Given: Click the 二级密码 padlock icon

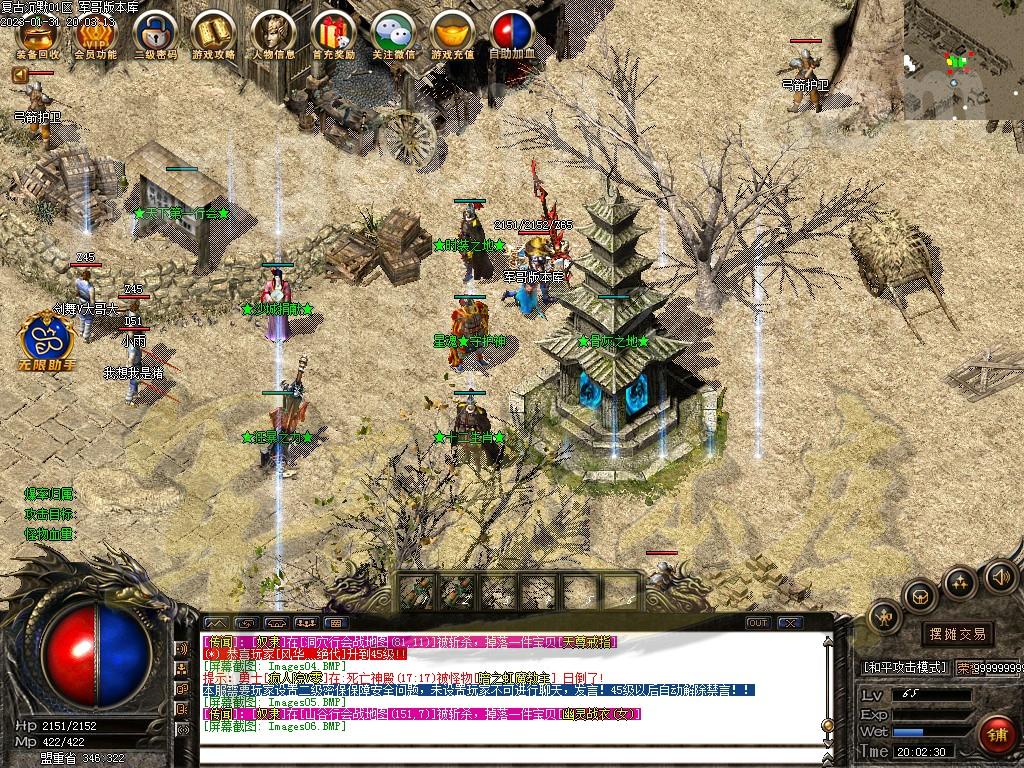Looking at the screenshot, I should (x=155, y=33).
